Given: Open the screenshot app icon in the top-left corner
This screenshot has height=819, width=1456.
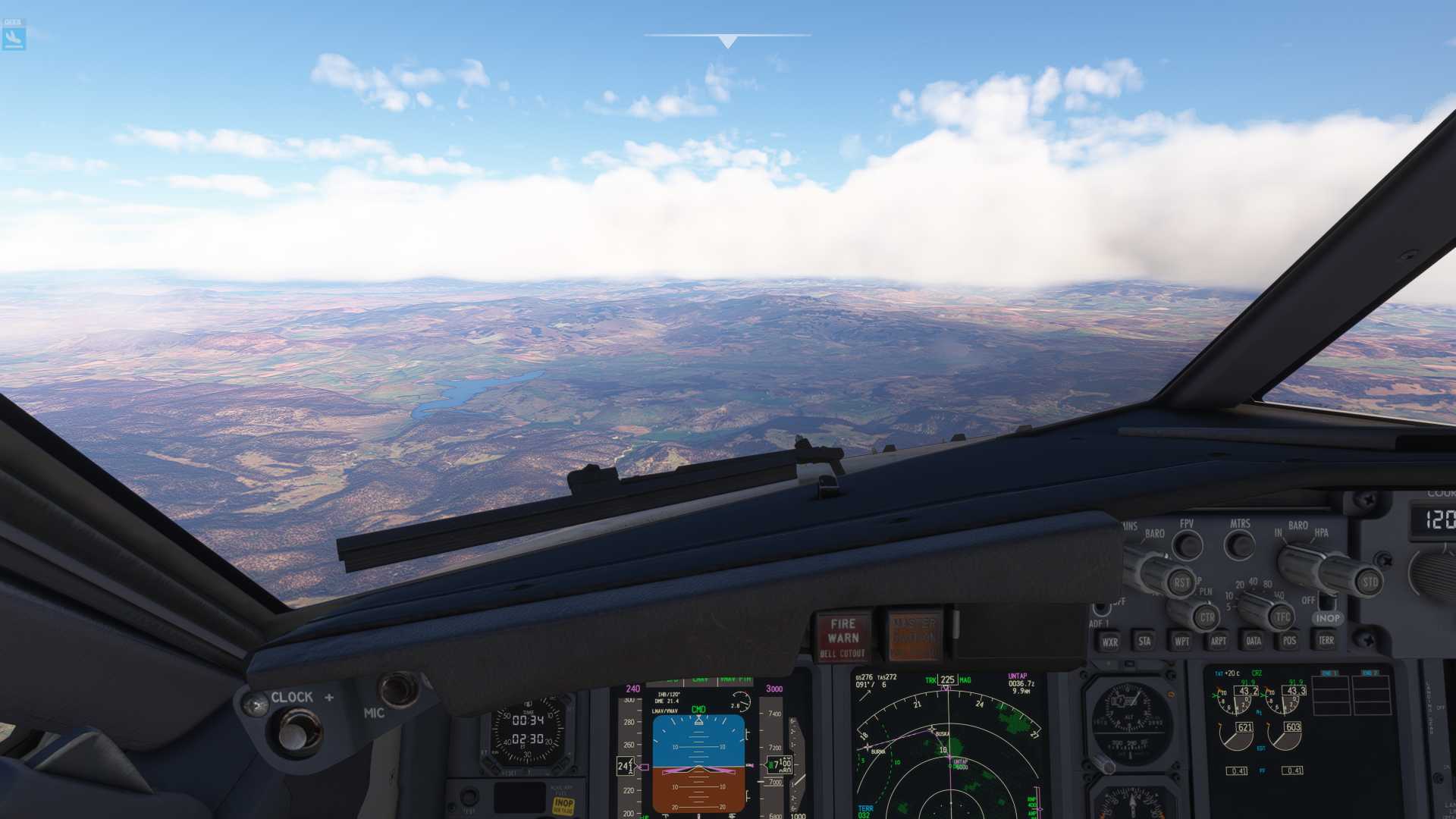Looking at the screenshot, I should (15, 34).
